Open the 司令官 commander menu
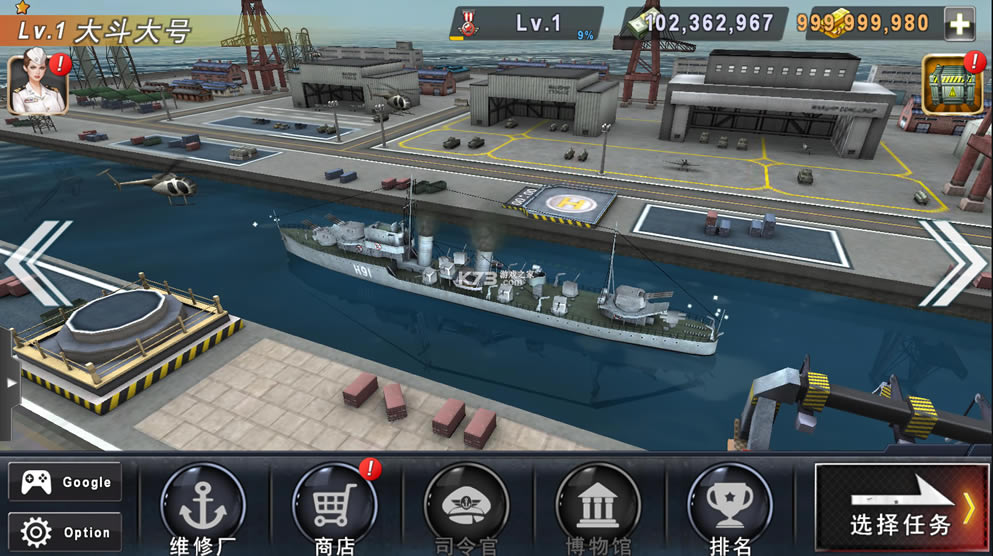This screenshot has height=556, width=993. coord(466,505)
